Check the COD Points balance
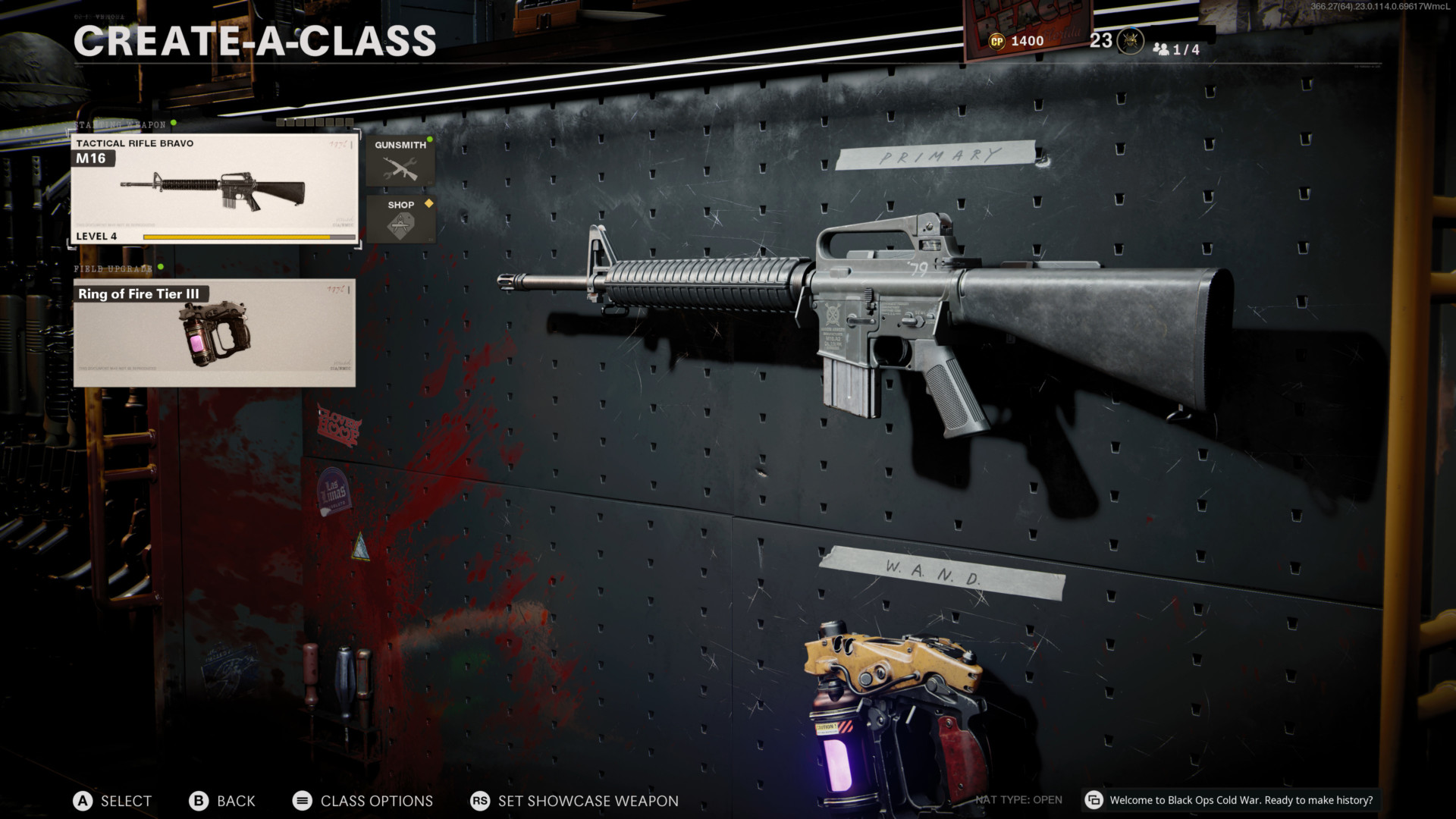1456x819 pixels. (x=1017, y=41)
